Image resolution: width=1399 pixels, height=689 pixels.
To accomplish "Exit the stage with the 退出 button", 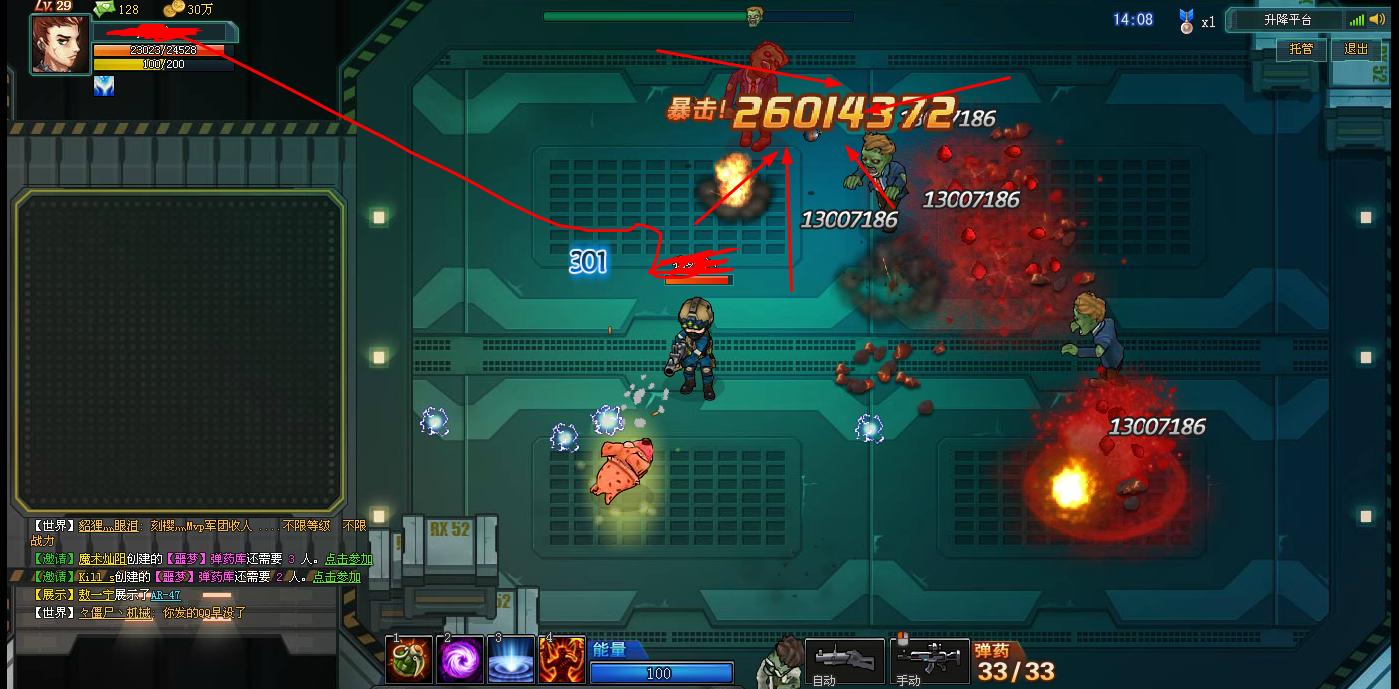I will pyautogui.click(x=1356, y=49).
